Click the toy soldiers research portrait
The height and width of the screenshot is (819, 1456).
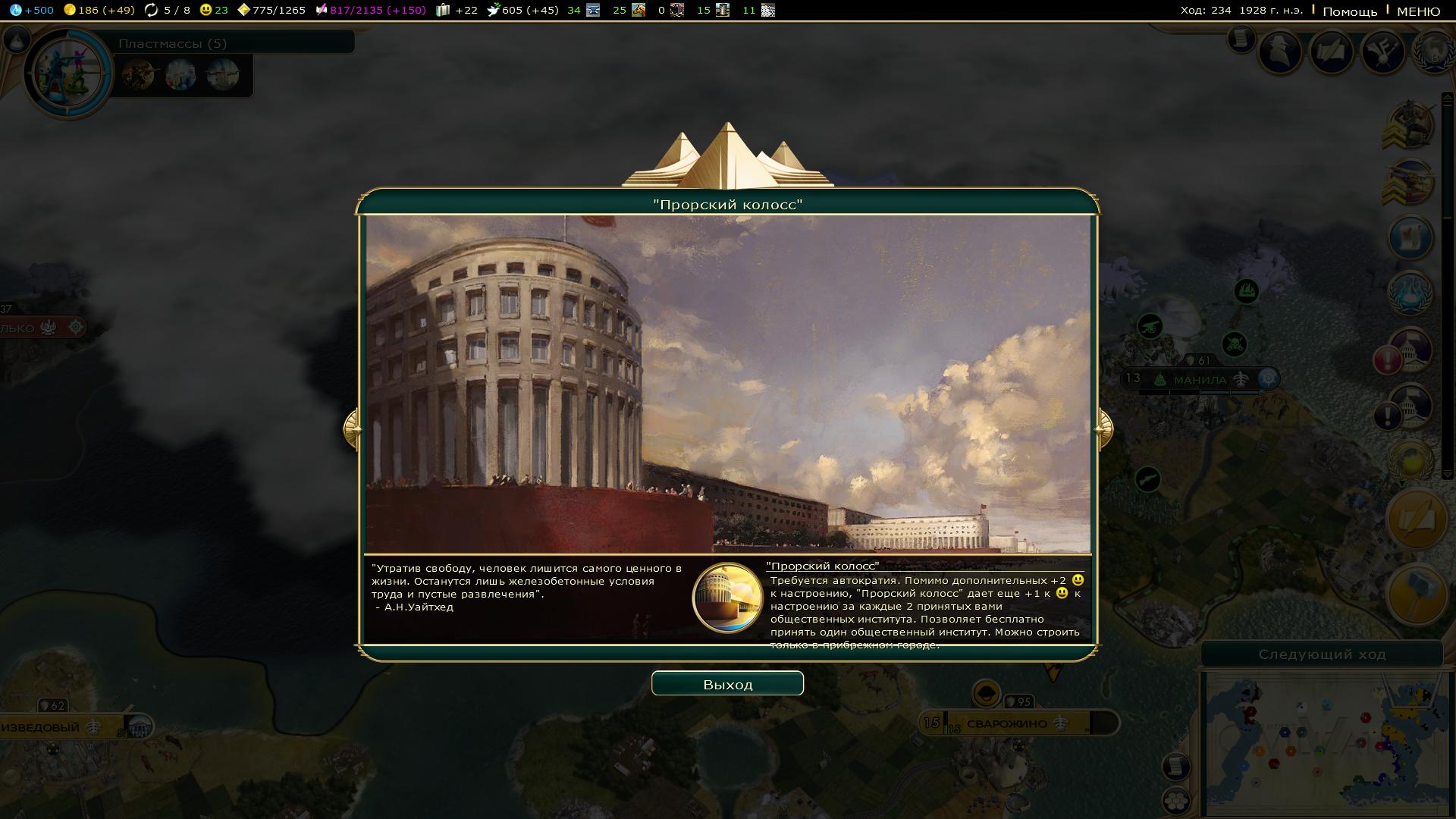pos(68,74)
